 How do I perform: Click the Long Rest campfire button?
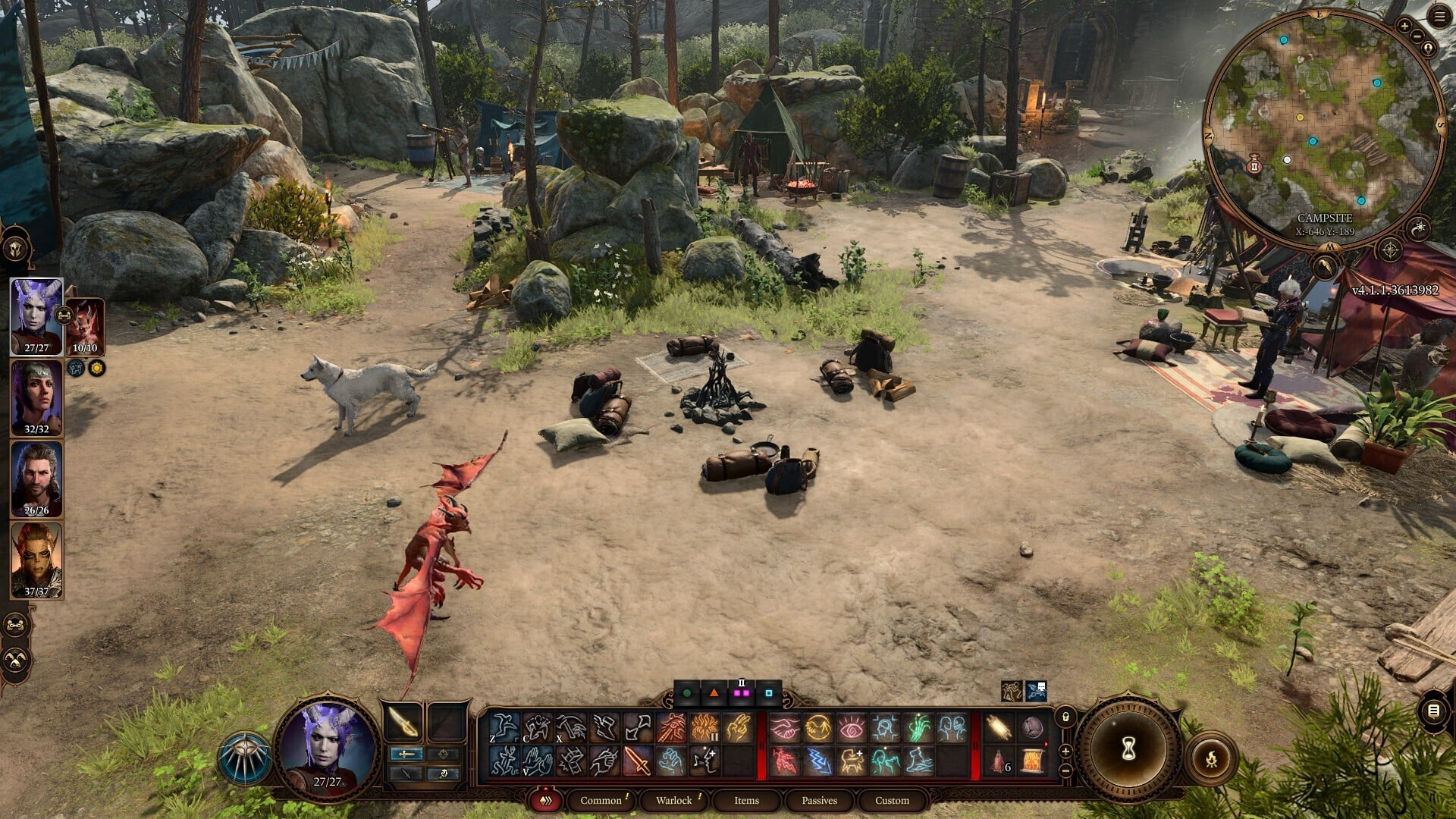coord(1212,757)
